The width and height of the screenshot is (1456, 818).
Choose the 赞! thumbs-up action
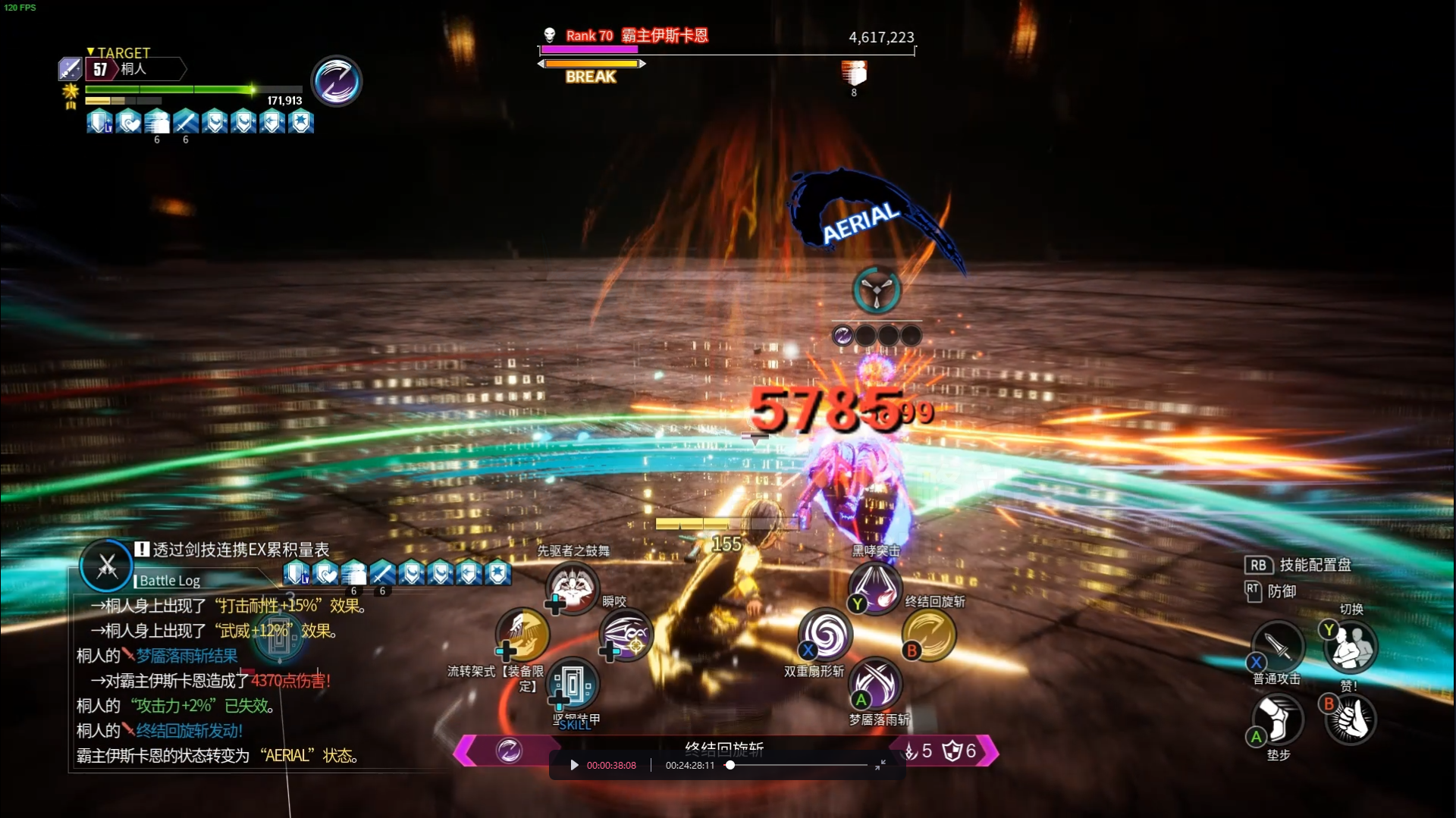tap(1351, 719)
